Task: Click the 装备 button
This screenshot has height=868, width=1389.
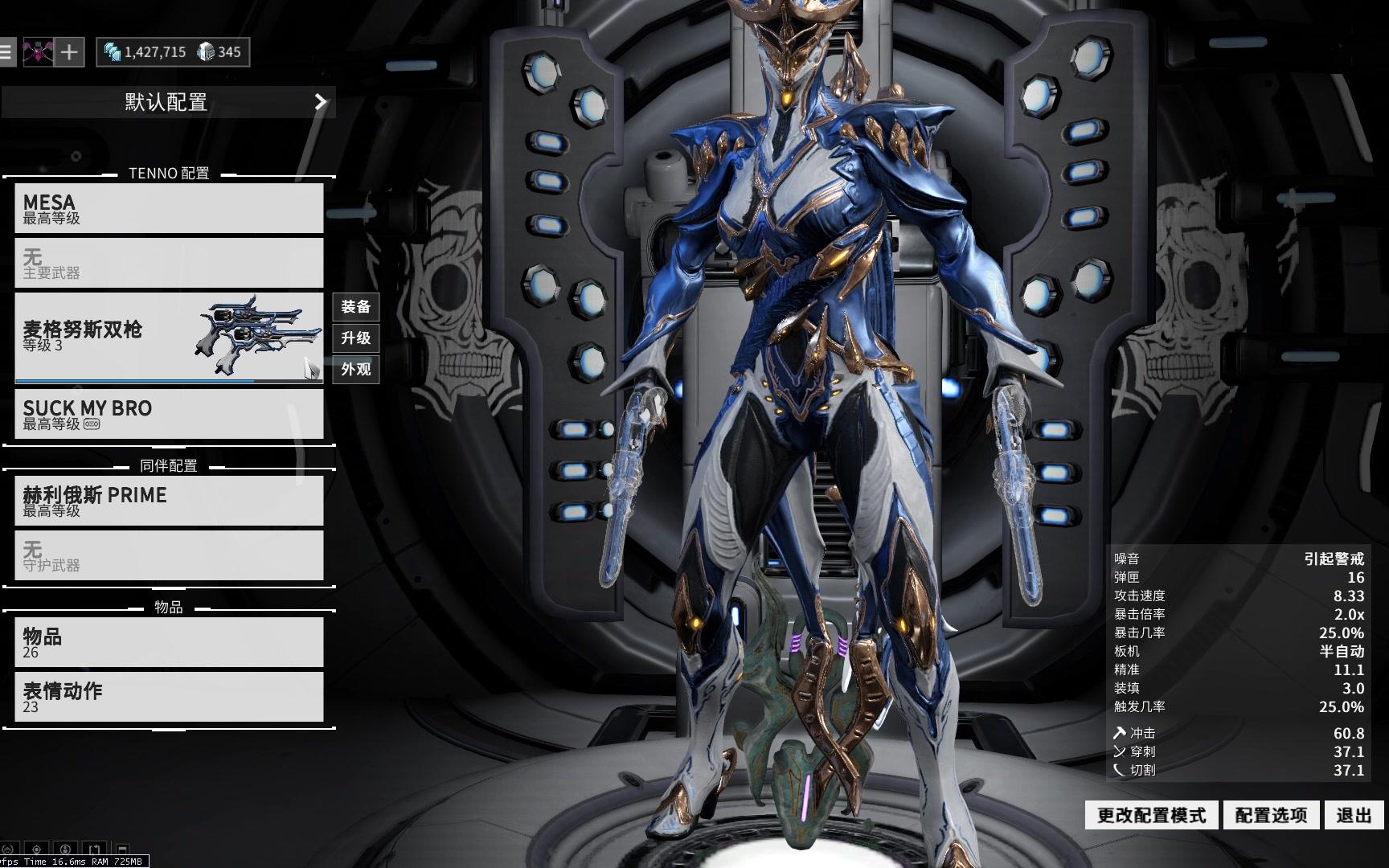Action: tap(355, 306)
